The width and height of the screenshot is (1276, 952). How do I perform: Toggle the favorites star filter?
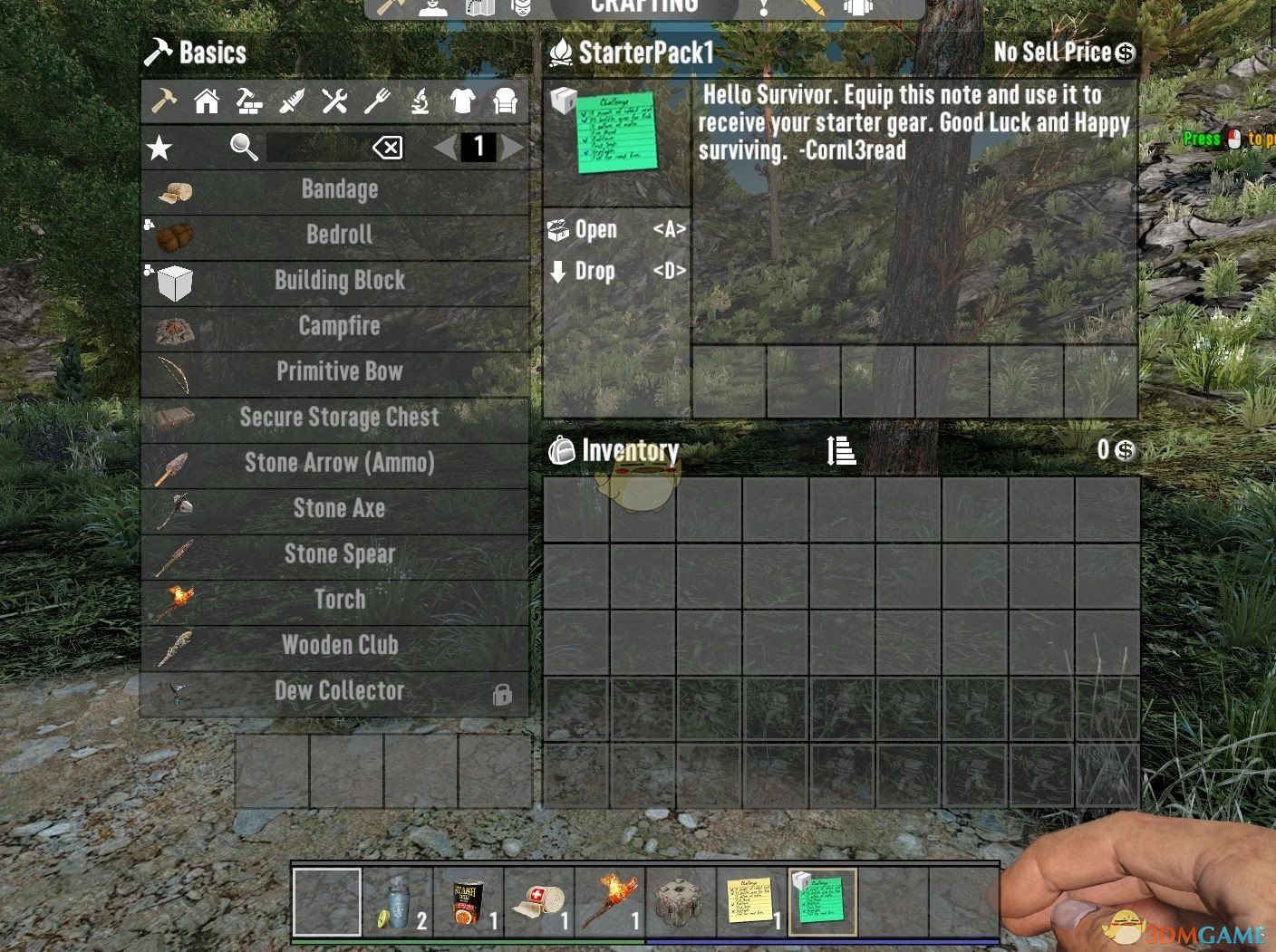(x=159, y=148)
